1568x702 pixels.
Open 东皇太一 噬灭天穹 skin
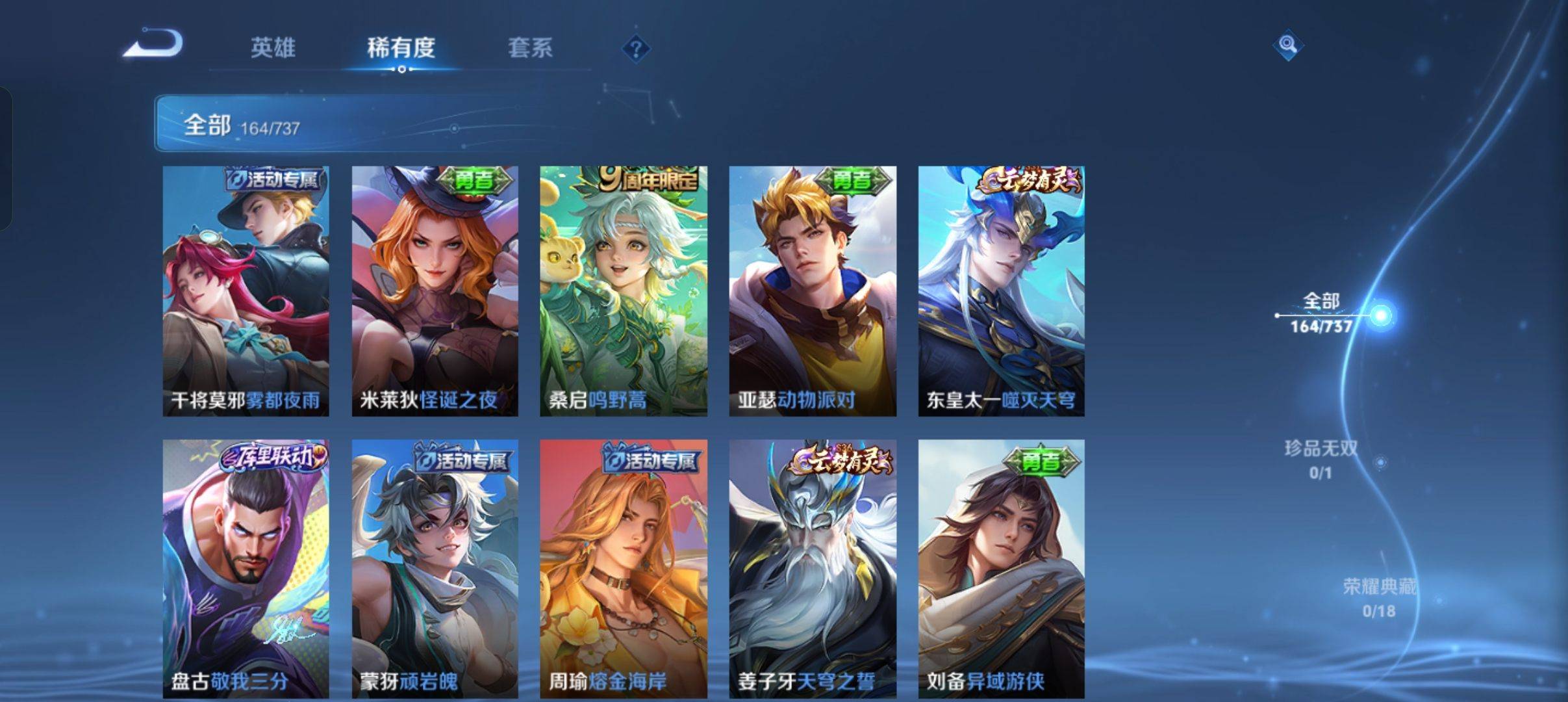click(x=1001, y=292)
